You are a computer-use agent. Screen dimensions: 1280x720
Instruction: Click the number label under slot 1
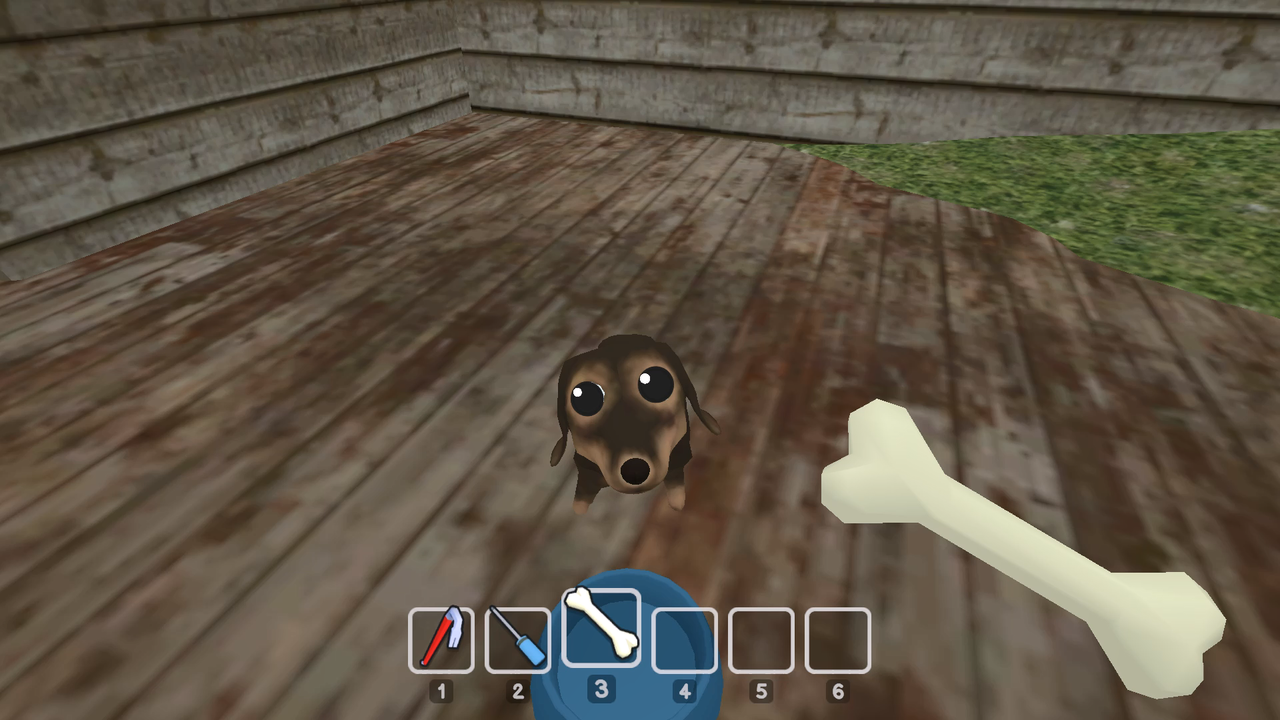[441, 691]
